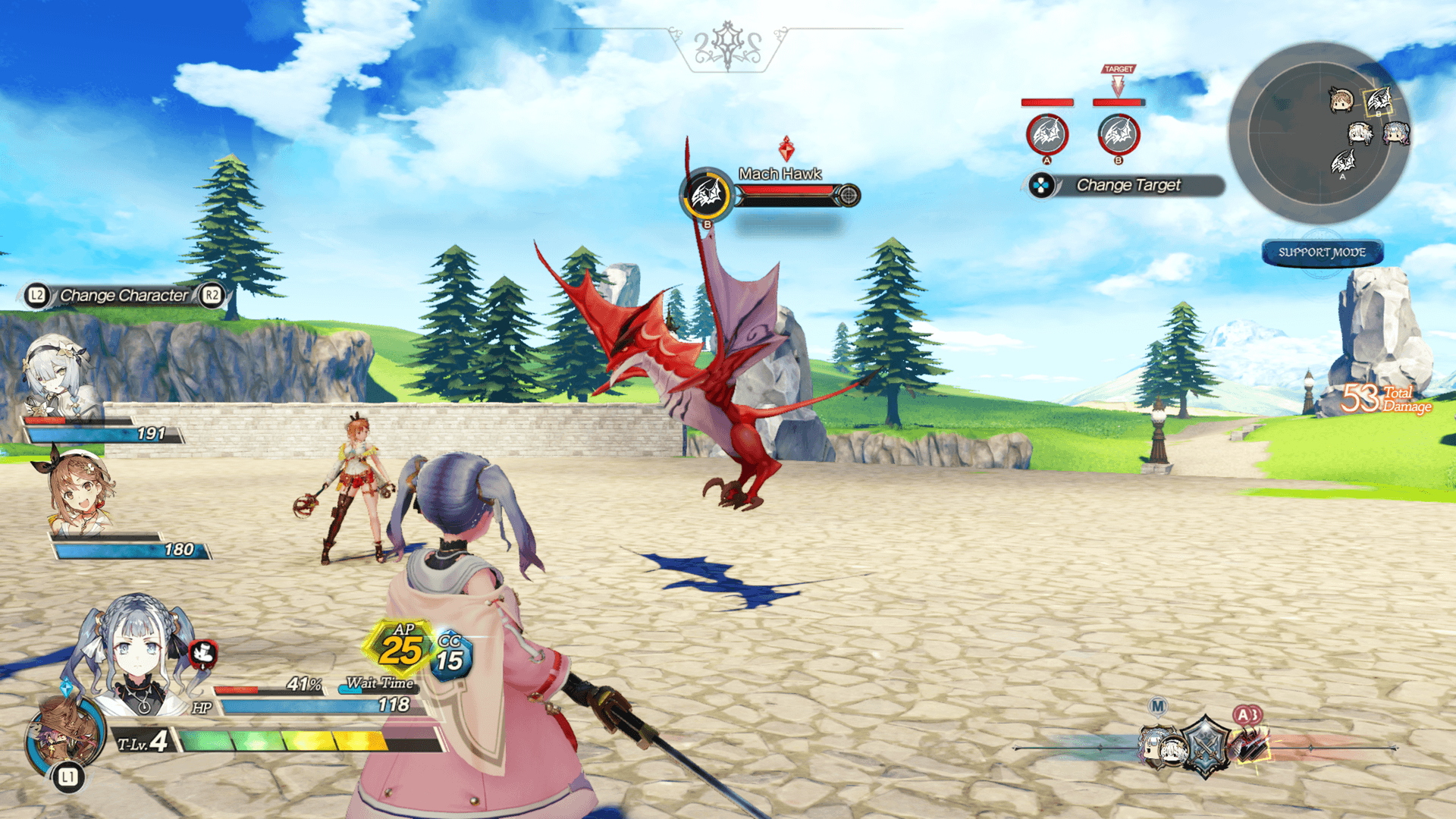Toggle the Support Mode button
Screen dimensions: 1456x819
pos(1322,253)
